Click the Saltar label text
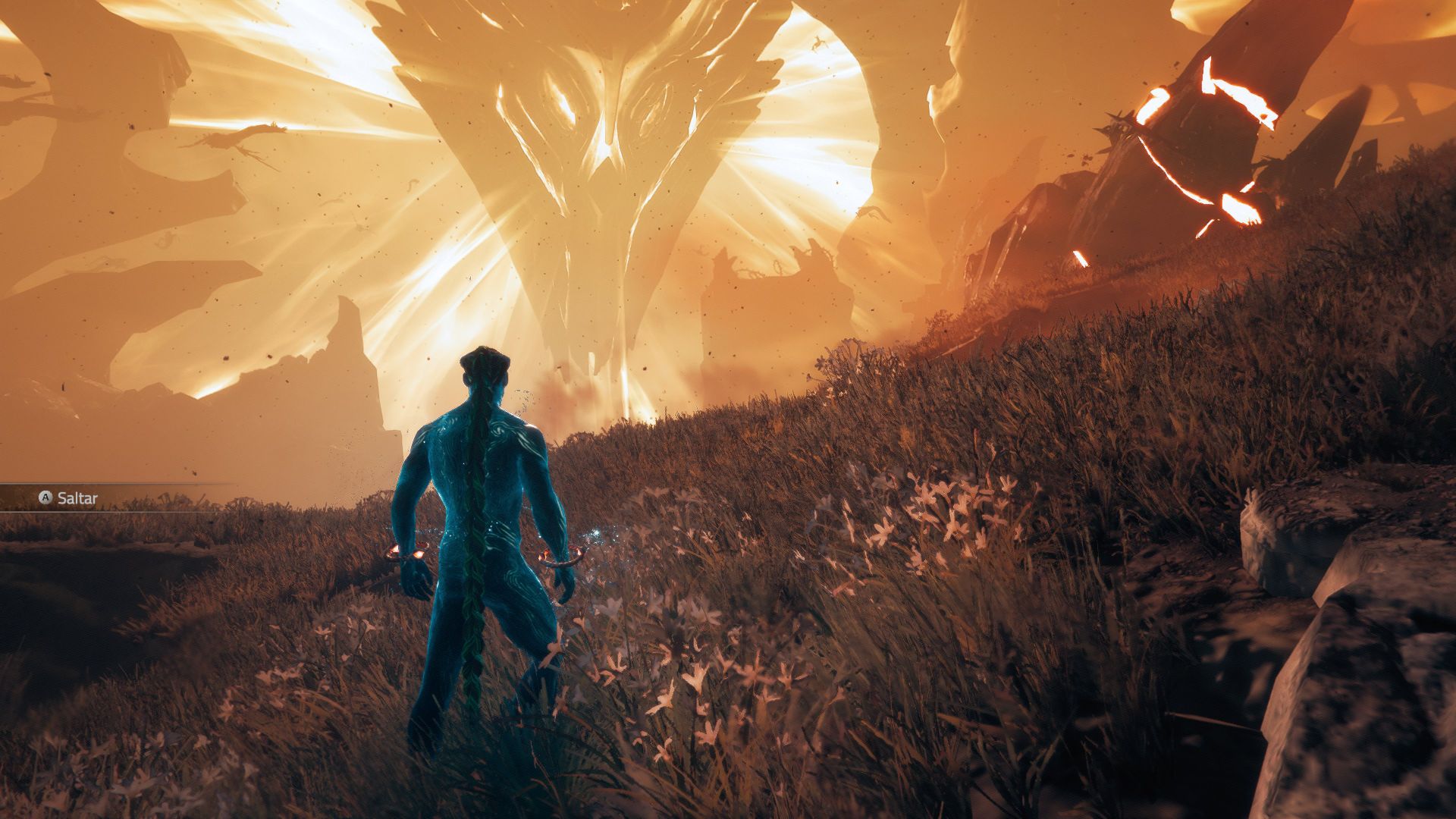 (x=80, y=498)
